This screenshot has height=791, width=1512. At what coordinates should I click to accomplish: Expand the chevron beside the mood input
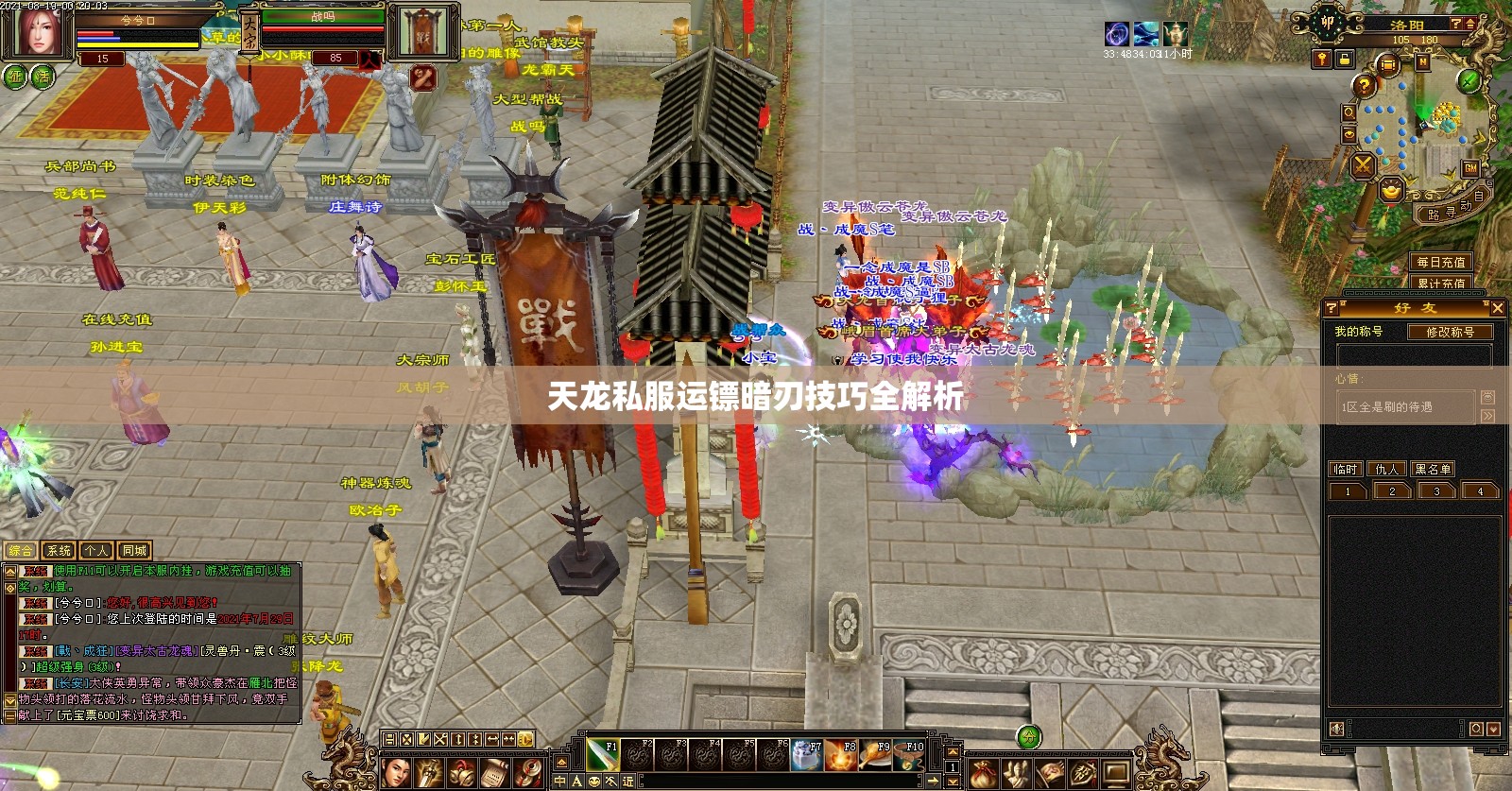1487,416
